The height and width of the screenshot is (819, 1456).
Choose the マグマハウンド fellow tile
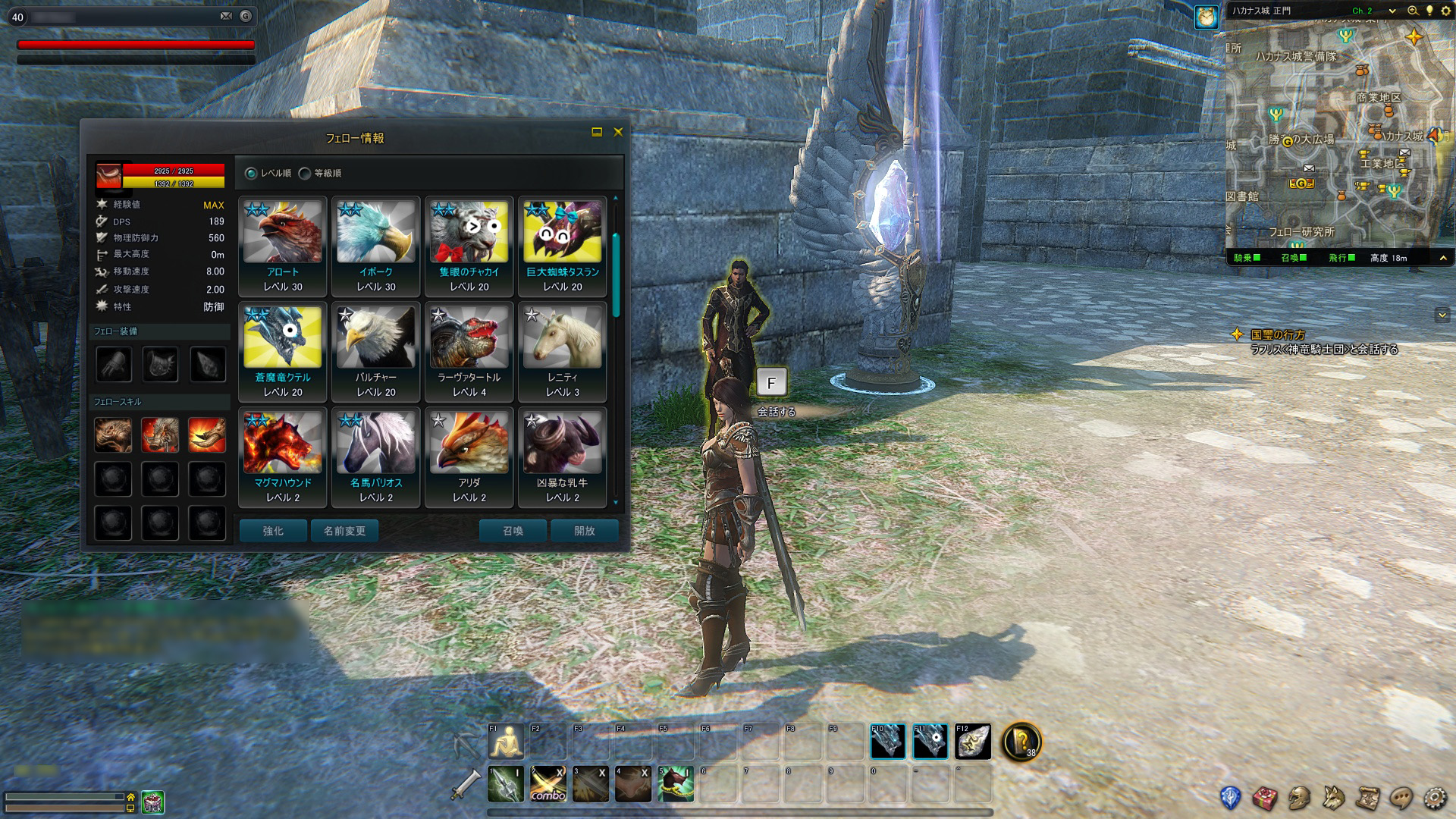(x=283, y=457)
